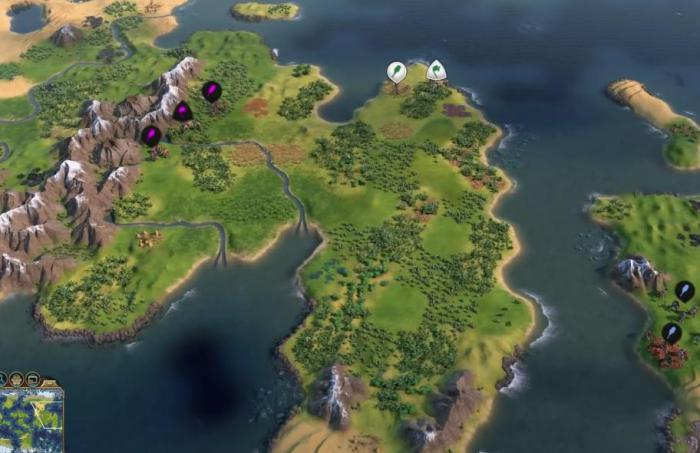
Task: Select the unit with white shield-shaped flag
Action: pos(436,71)
